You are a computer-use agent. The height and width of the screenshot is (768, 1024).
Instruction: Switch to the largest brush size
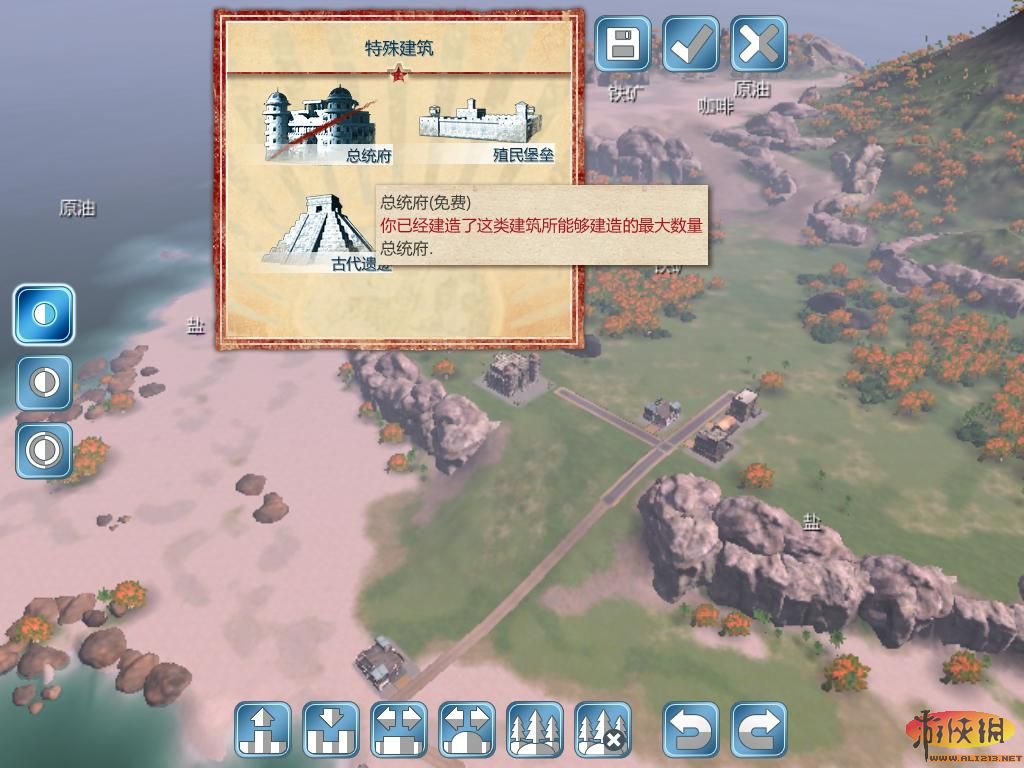[44, 449]
